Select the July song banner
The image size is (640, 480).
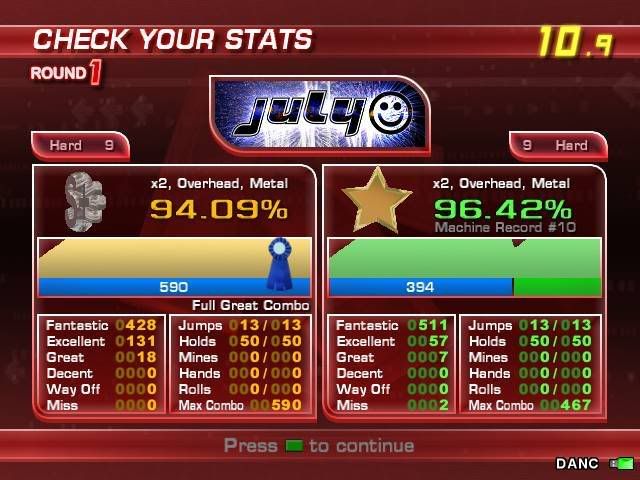pyautogui.click(x=319, y=115)
